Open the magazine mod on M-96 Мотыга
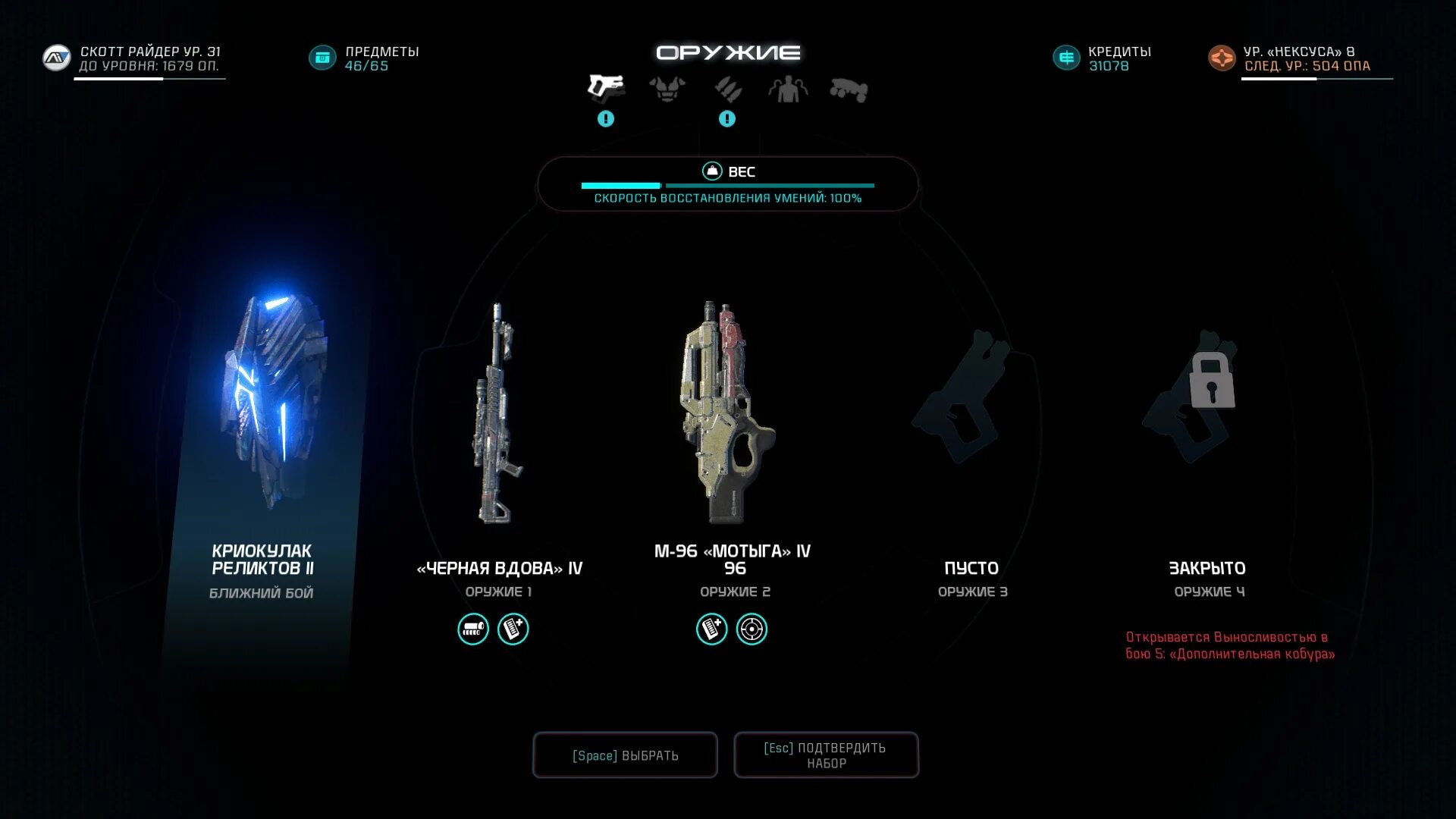Viewport: 1456px width, 819px height. click(x=712, y=629)
